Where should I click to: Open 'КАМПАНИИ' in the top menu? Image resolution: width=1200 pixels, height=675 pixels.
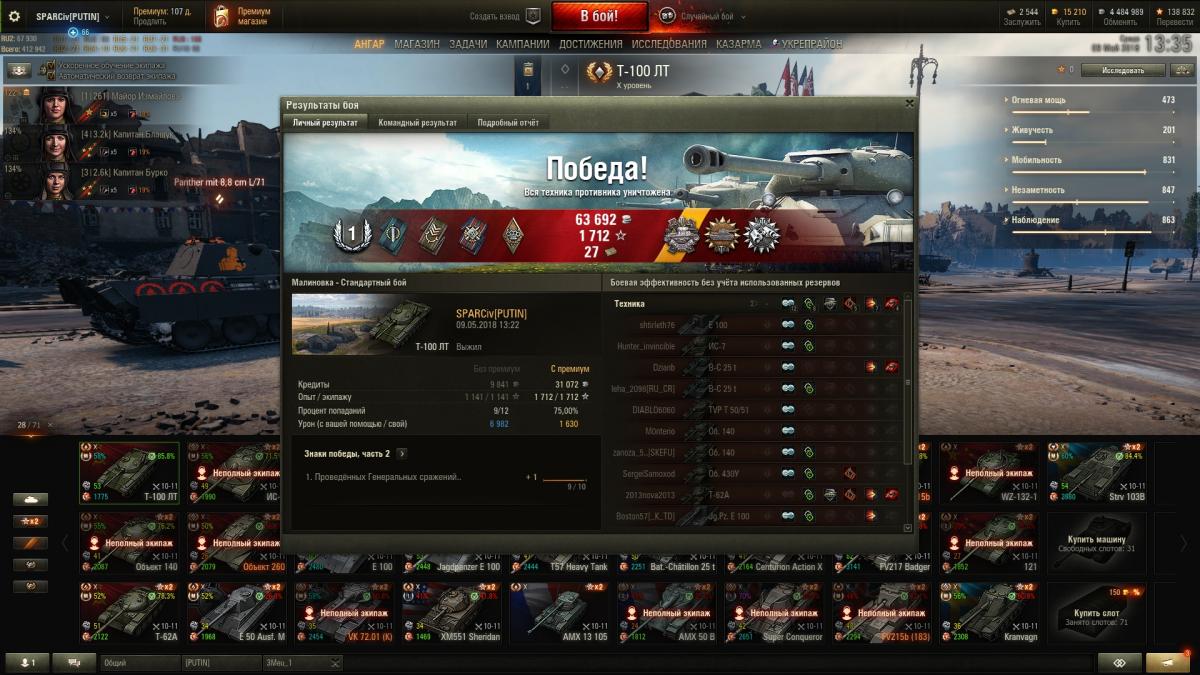(x=523, y=44)
